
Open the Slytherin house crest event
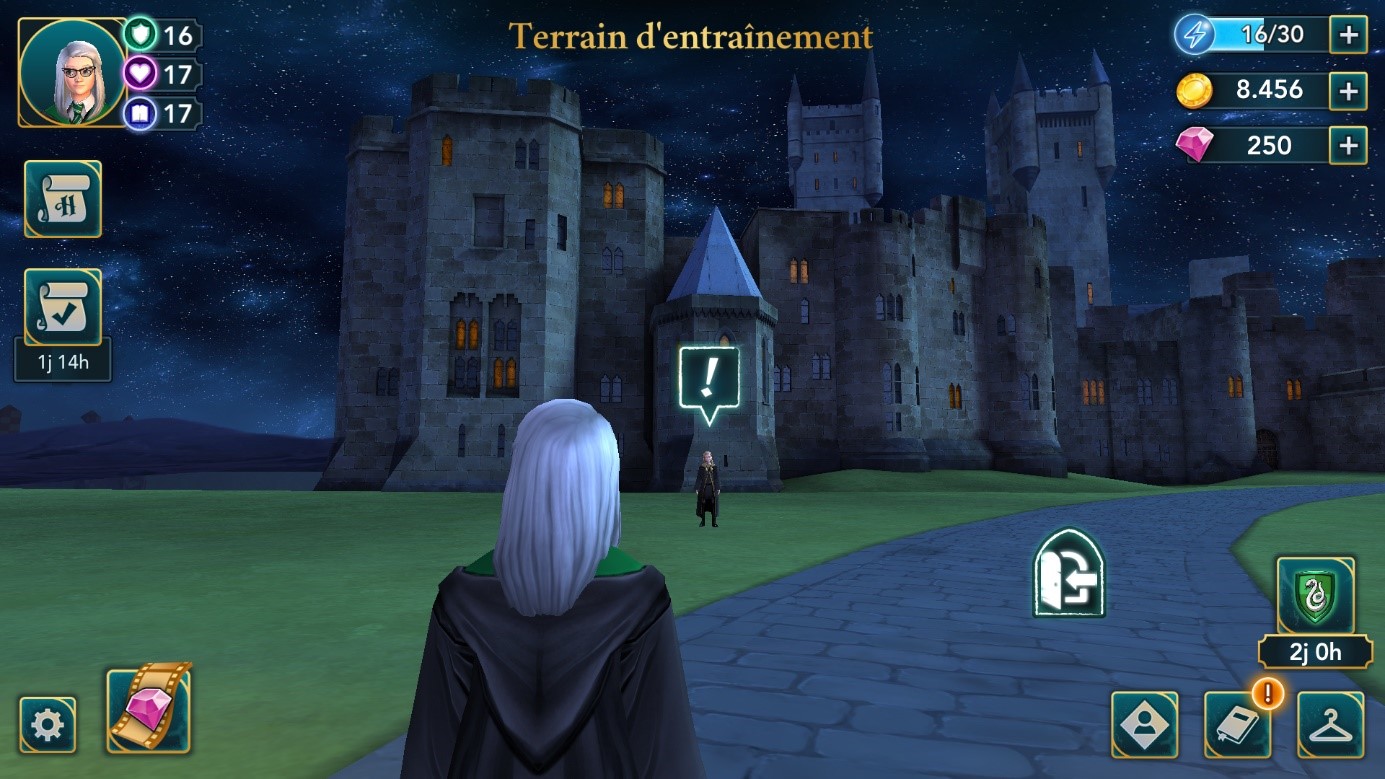tap(1315, 597)
